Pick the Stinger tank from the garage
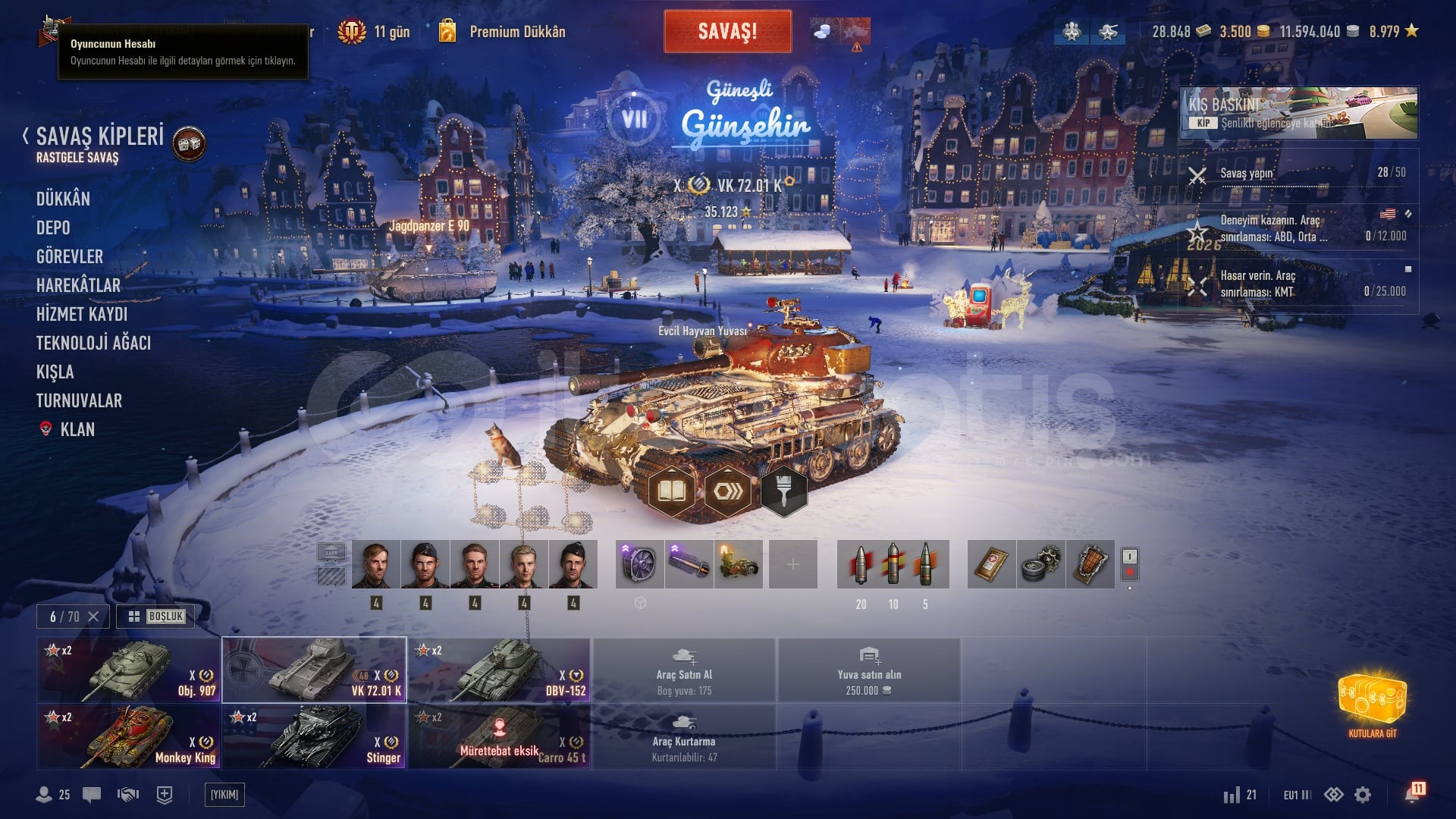This screenshot has height=819, width=1456. tap(314, 737)
